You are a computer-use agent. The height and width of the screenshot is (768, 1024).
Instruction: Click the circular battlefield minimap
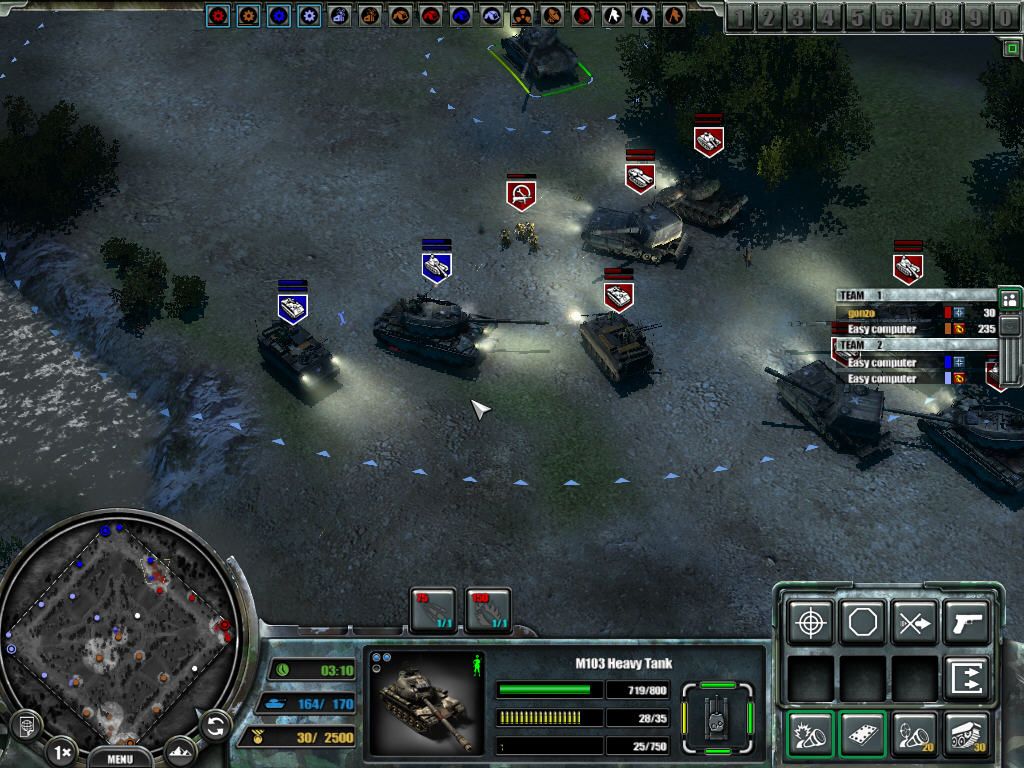coord(118,628)
